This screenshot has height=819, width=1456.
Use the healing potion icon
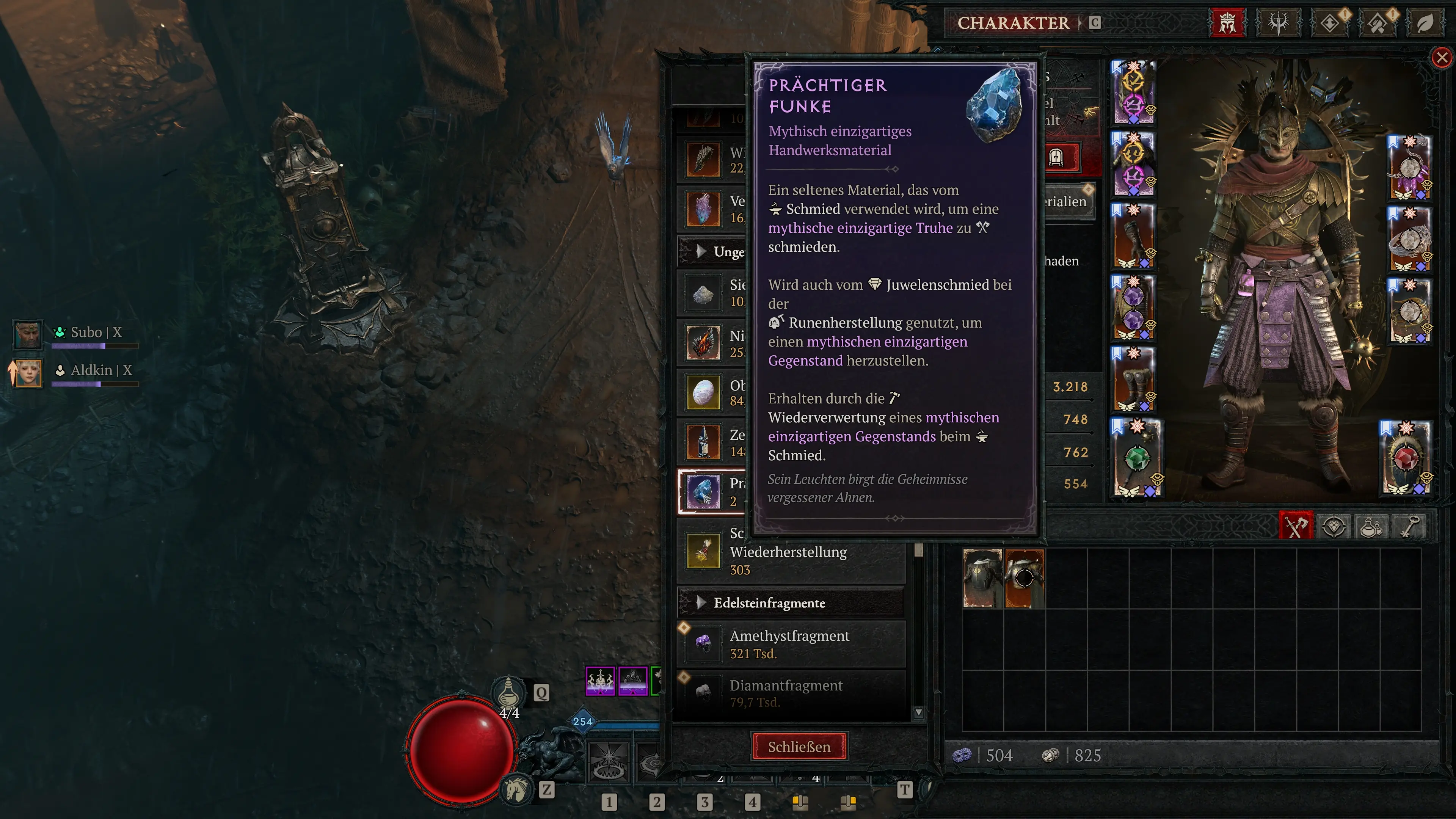coord(508,692)
